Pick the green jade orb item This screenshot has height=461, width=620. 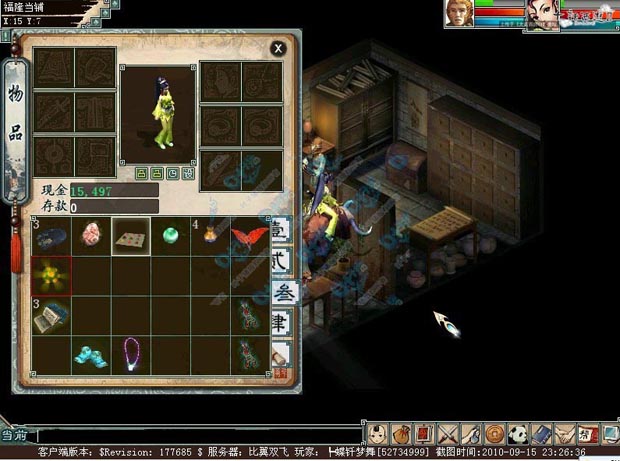pos(171,236)
